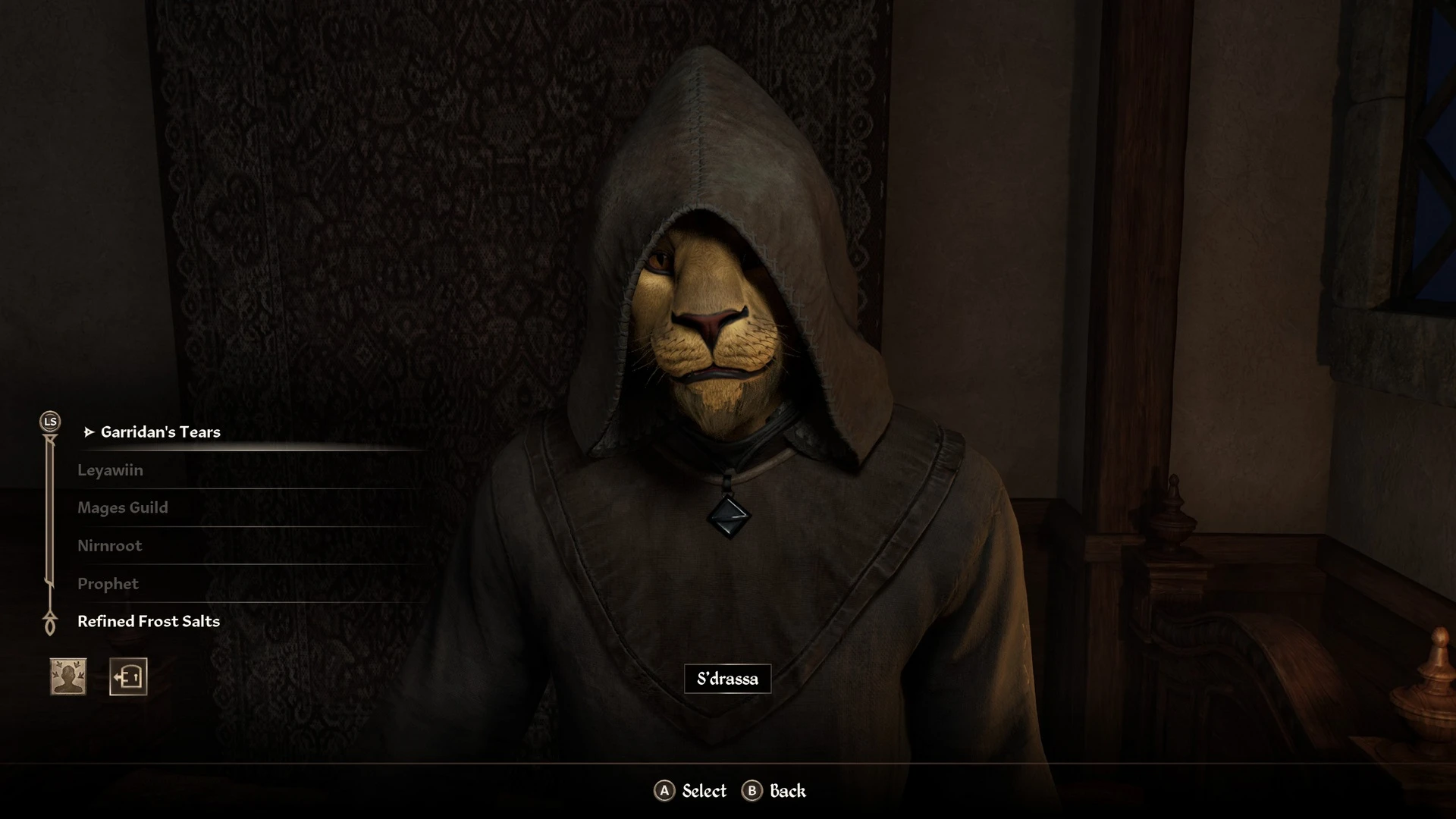Click the arrow marker beside Garridan's Tears
The image size is (1456, 819).
pos(89,431)
